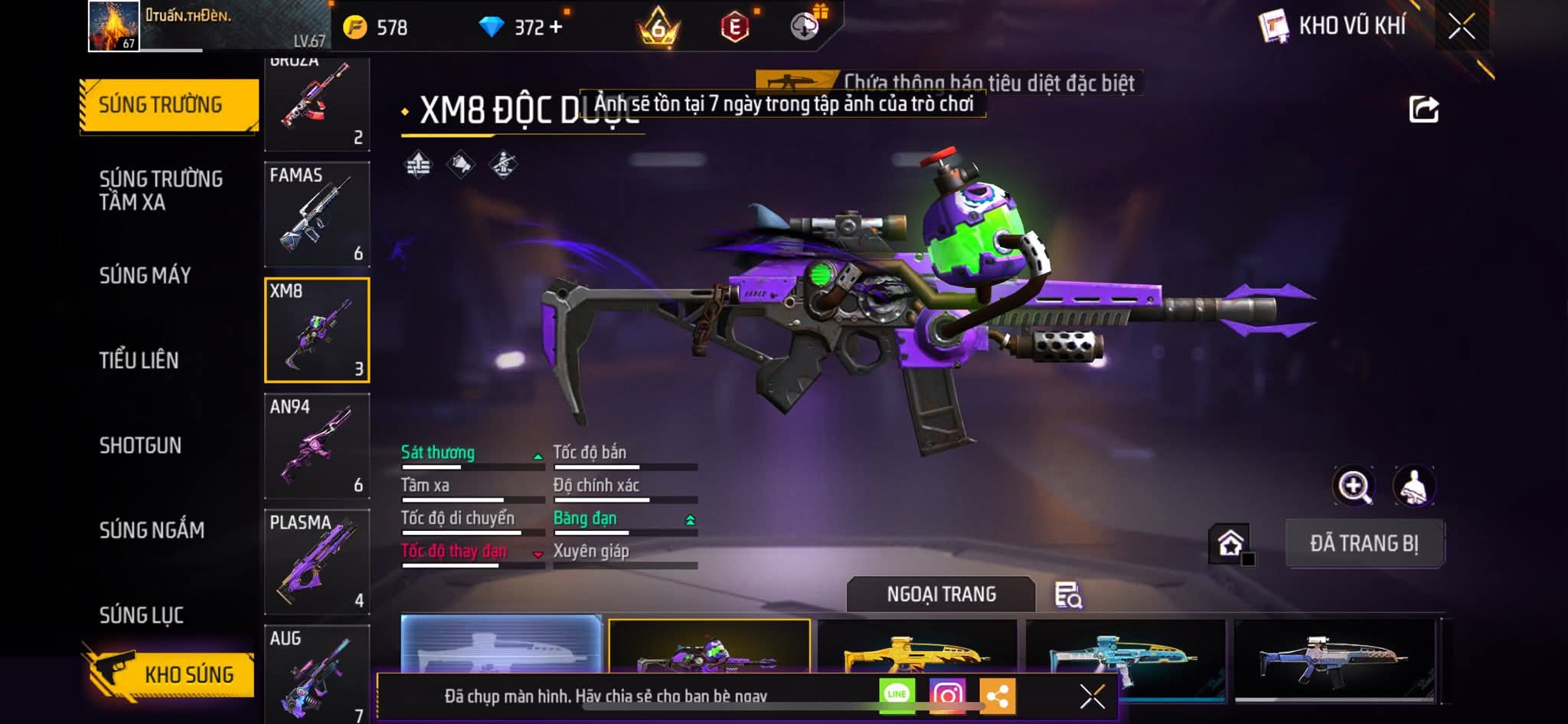Dismiss the screenshot share banner
Screen dimensions: 1568x724
click(x=1092, y=696)
